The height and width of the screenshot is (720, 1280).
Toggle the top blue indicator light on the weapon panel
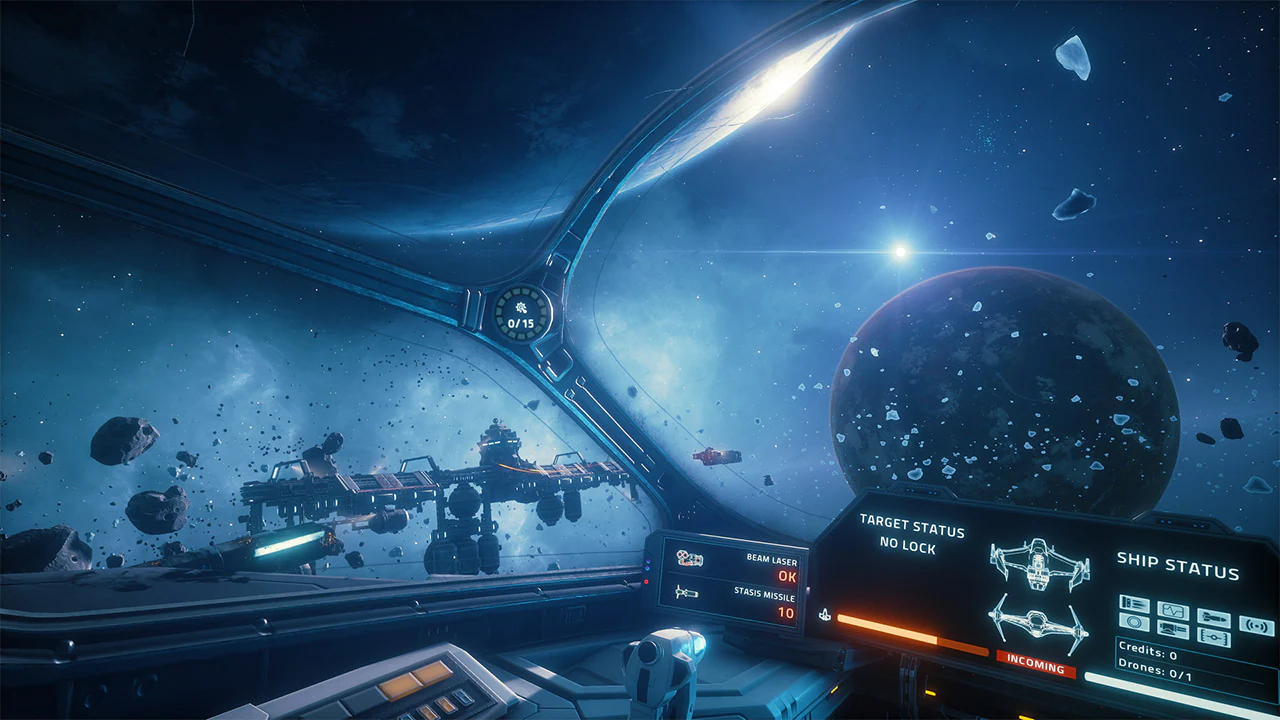click(648, 561)
